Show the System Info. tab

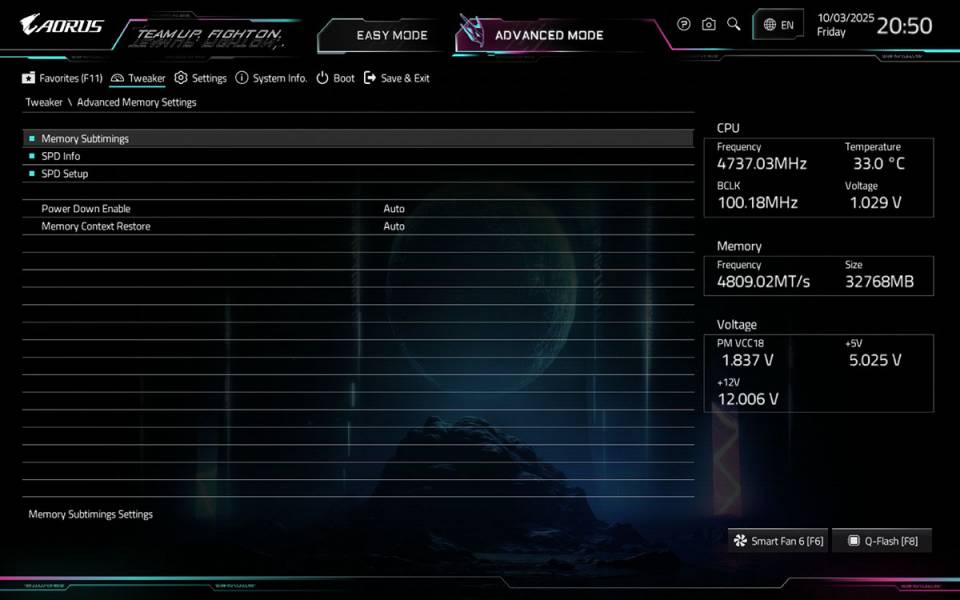[271, 78]
